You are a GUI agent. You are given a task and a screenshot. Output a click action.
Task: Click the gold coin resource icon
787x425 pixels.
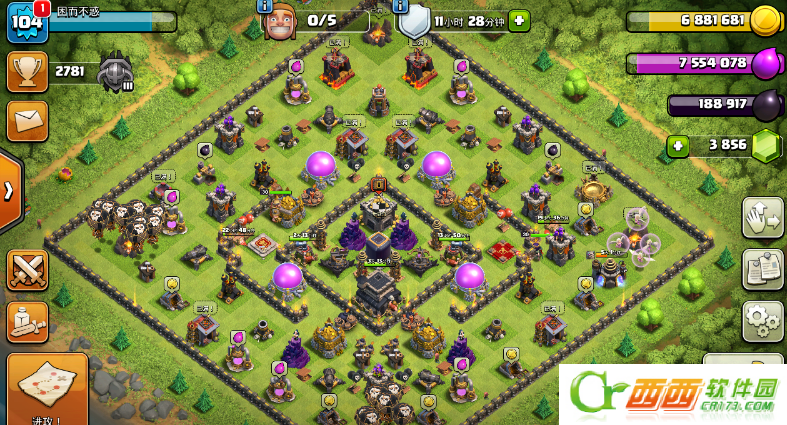pos(765,20)
